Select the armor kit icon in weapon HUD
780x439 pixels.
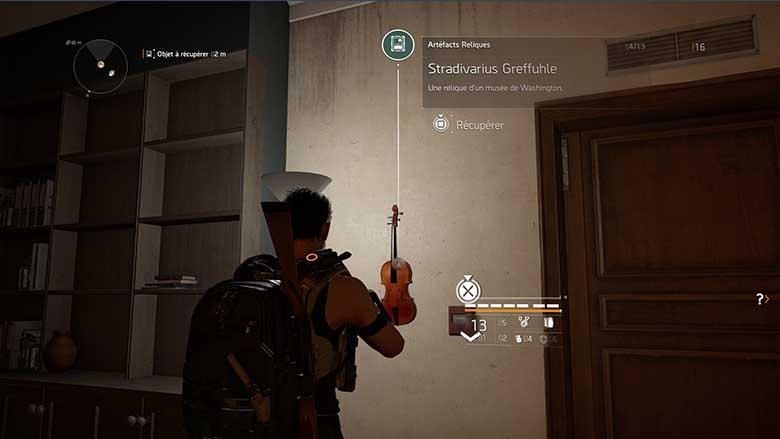pyautogui.click(x=548, y=323)
